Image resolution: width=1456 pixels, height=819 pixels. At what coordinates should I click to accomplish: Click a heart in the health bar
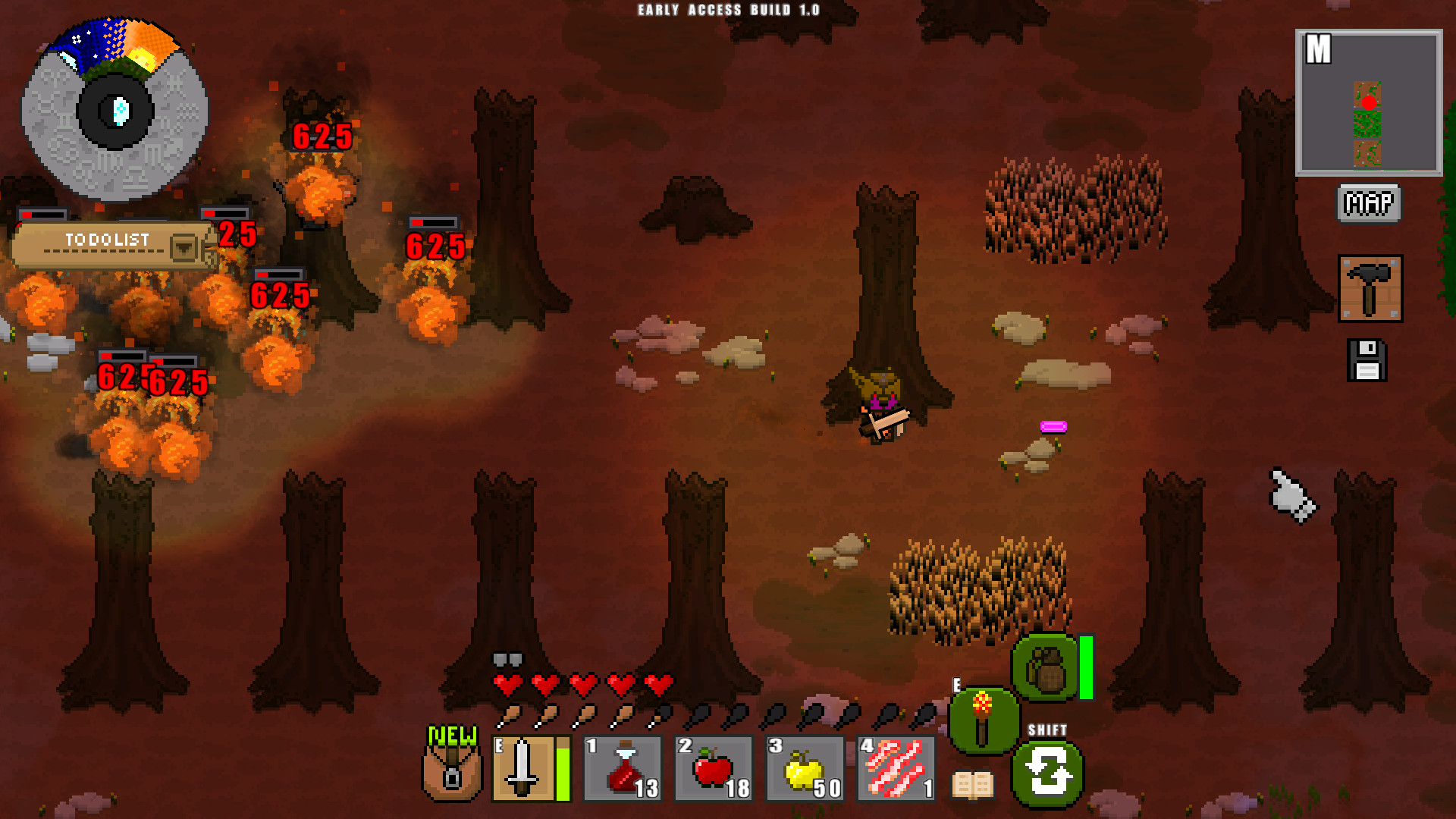click(x=508, y=684)
